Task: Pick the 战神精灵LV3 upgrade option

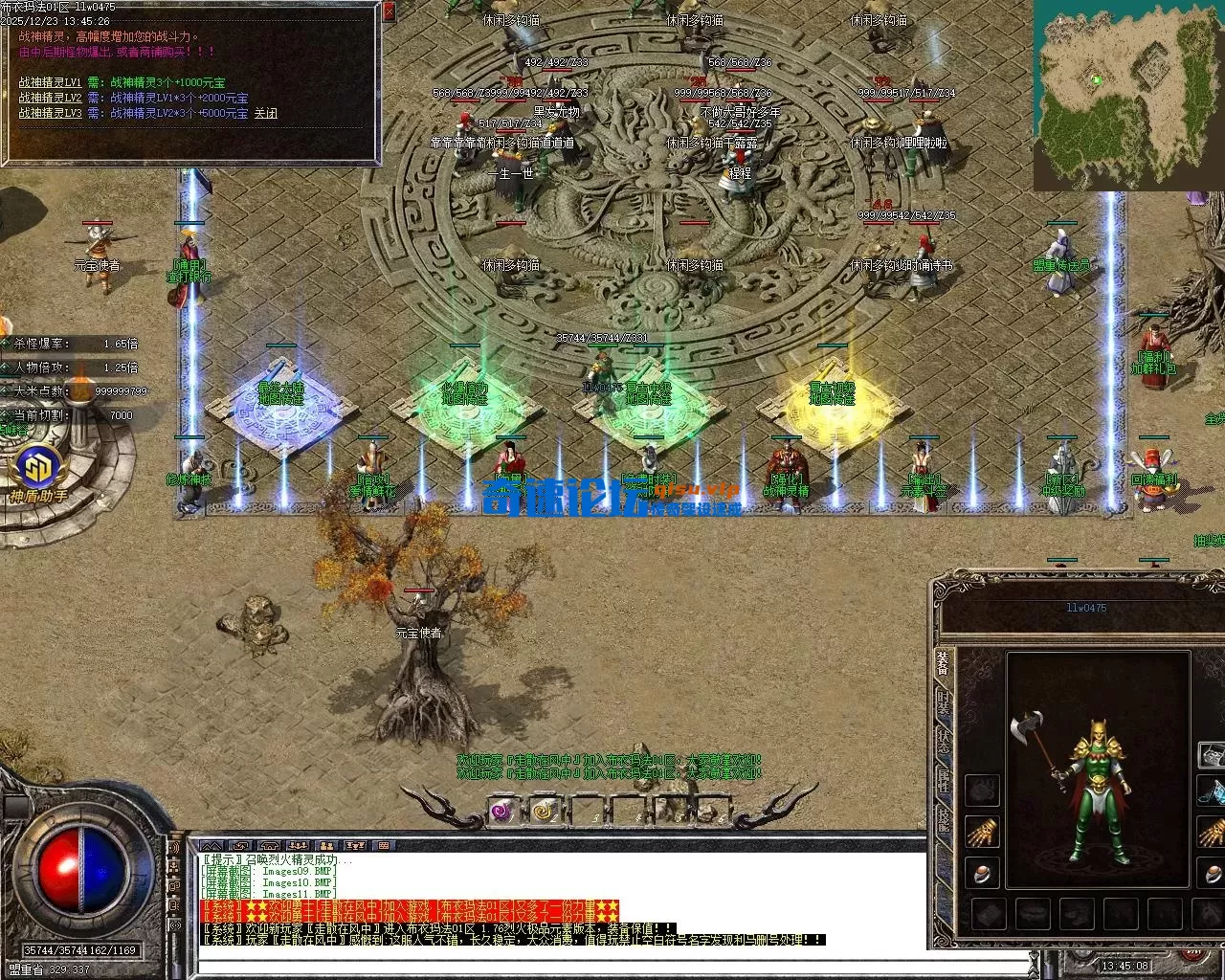Action: coord(50,113)
